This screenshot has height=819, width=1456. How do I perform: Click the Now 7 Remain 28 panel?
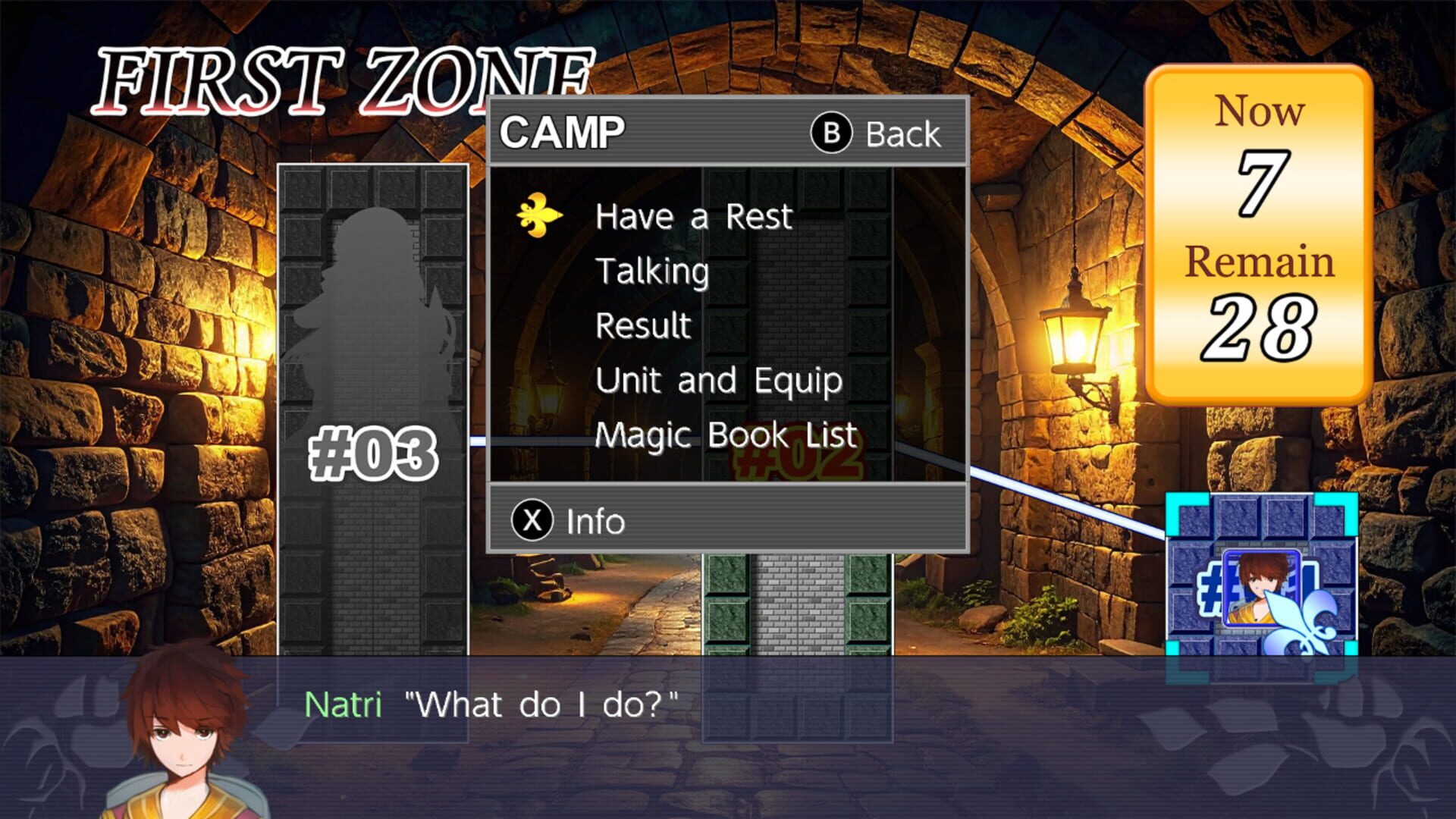pos(1260,227)
